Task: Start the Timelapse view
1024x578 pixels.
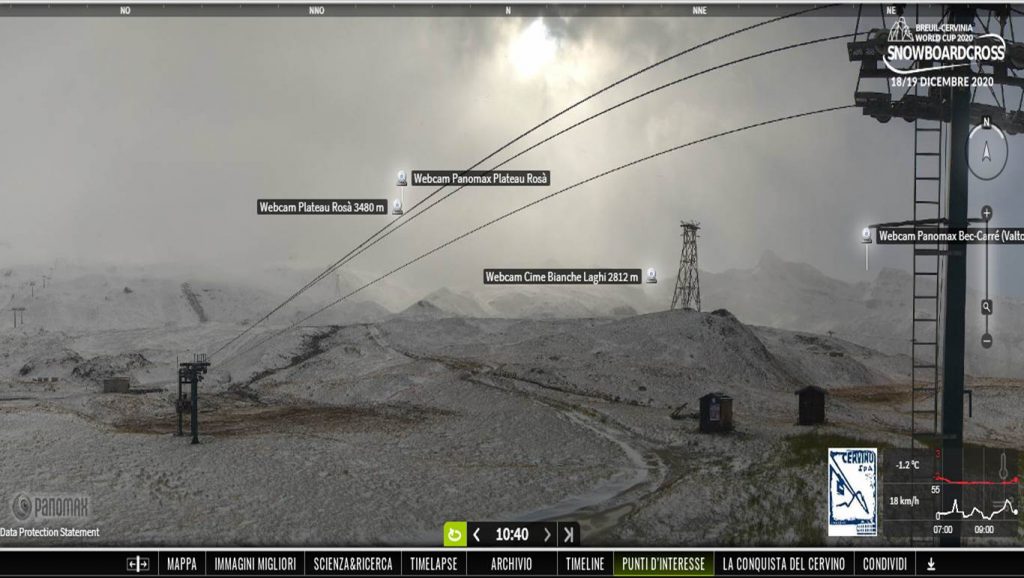Action: pyautogui.click(x=433, y=564)
